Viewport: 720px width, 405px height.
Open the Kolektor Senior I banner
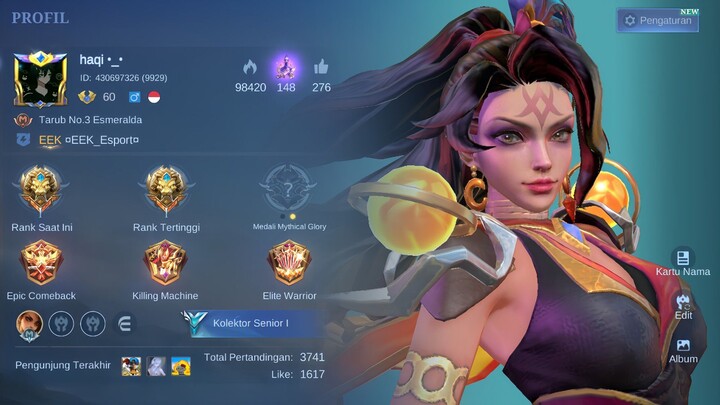tap(250, 323)
